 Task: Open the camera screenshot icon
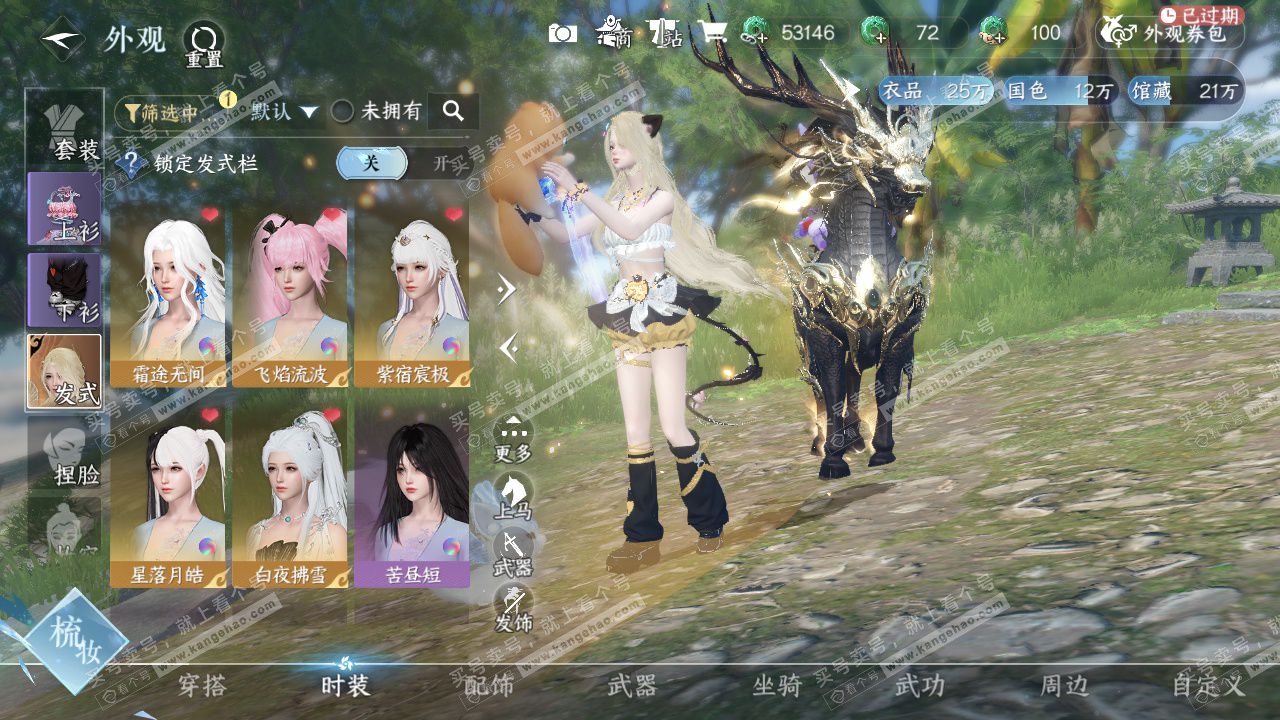pyautogui.click(x=563, y=33)
